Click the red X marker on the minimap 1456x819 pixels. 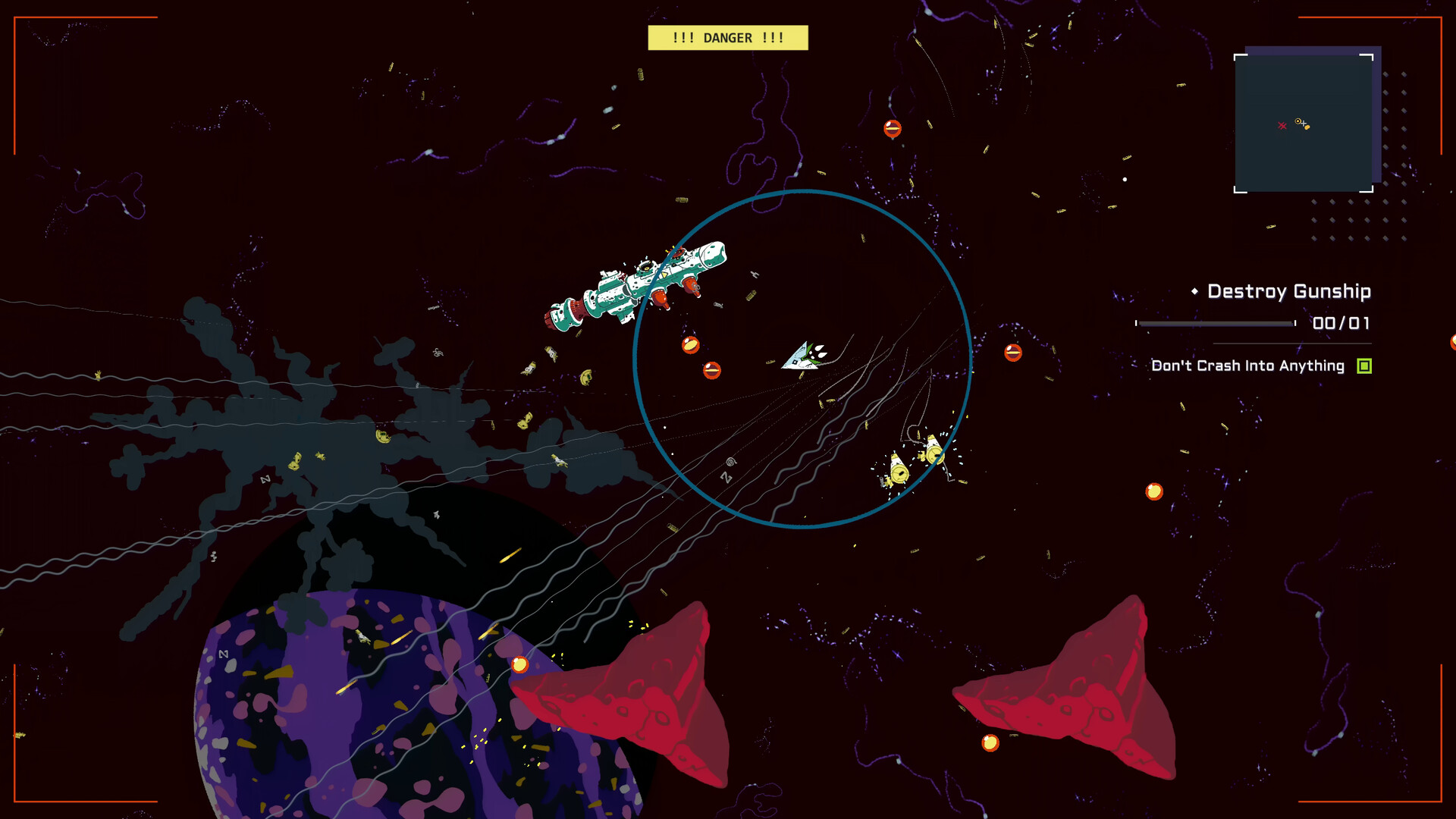(x=1282, y=126)
